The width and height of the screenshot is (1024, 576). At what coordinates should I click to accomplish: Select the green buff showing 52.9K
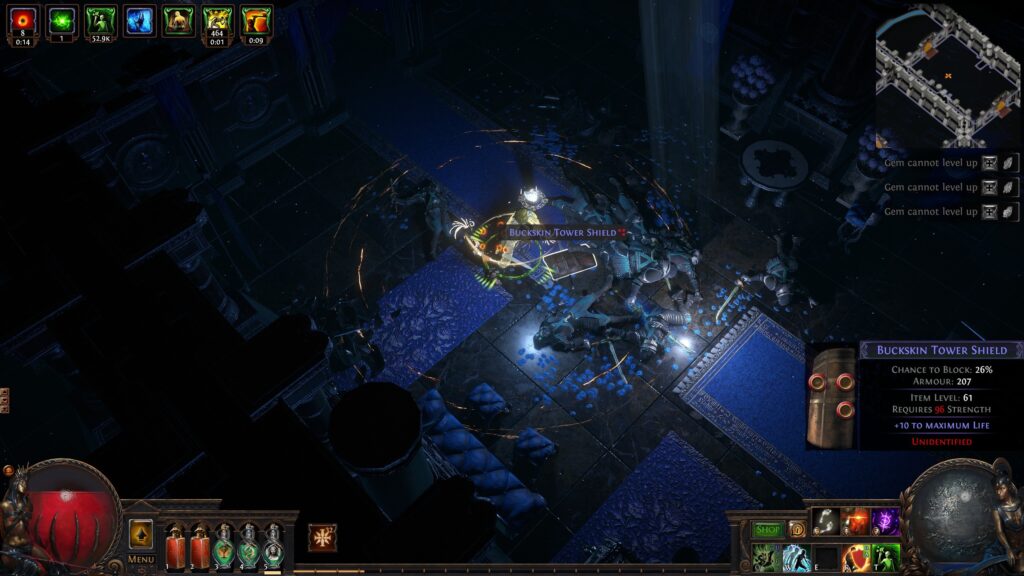(100, 20)
